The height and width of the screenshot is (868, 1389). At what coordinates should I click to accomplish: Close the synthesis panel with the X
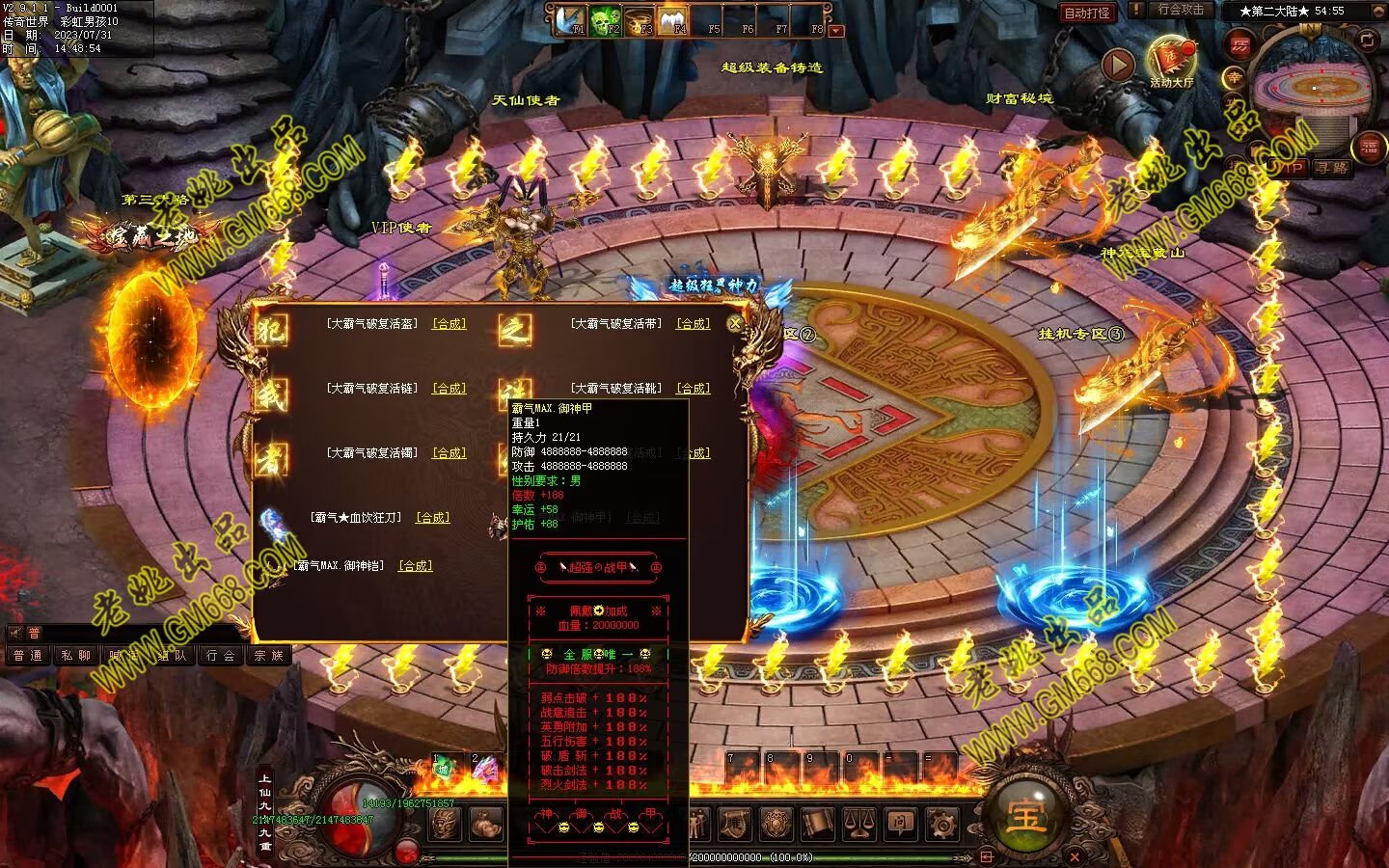click(x=735, y=324)
